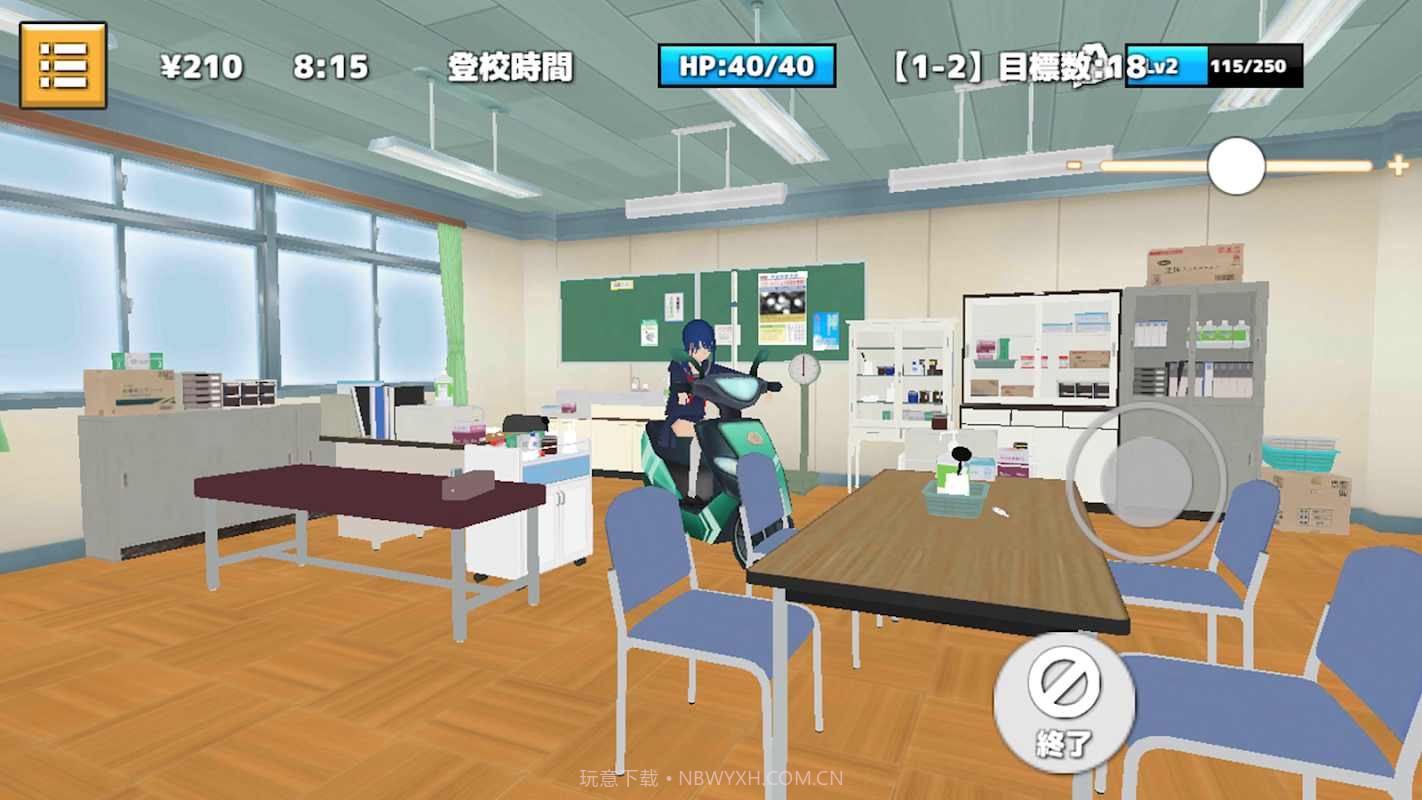Tap the ¥210 money counter
The image size is (1422, 800).
click(199, 67)
